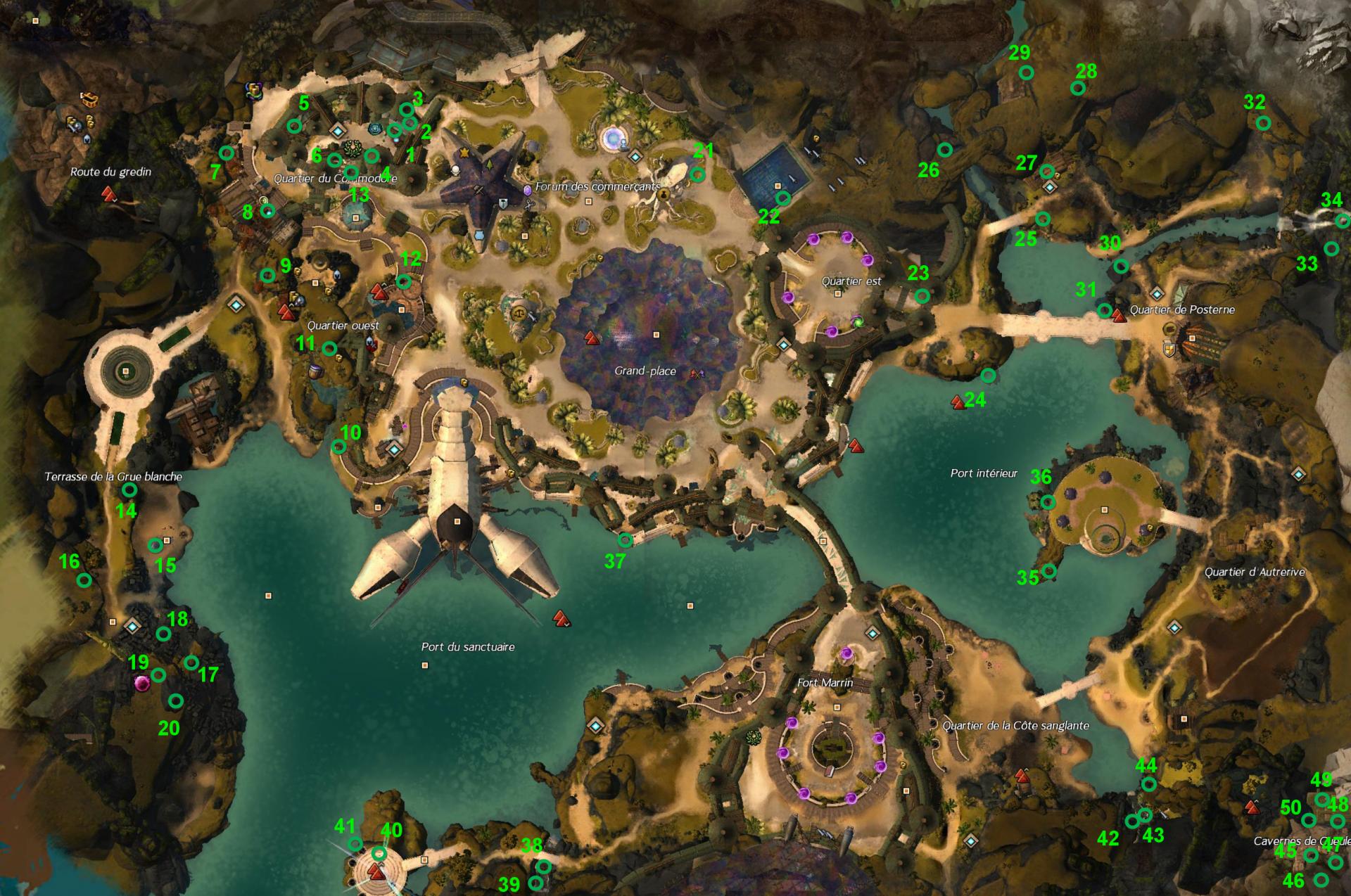
Task: Click the green circle marker numbered 37
Action: pos(625,540)
